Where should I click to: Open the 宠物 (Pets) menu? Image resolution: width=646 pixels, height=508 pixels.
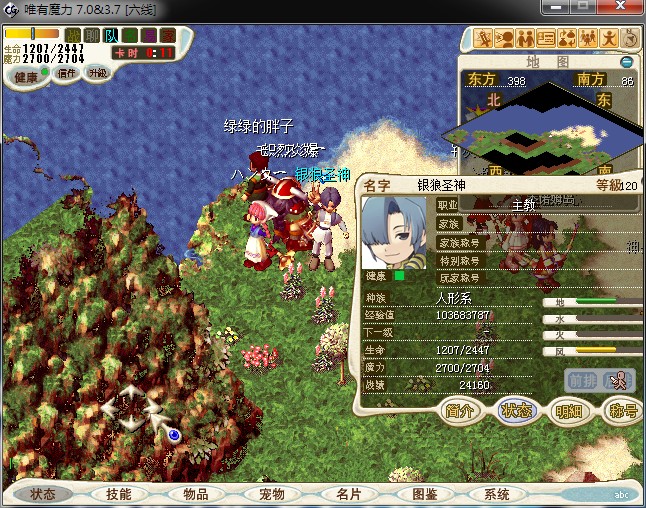[x=271, y=494]
